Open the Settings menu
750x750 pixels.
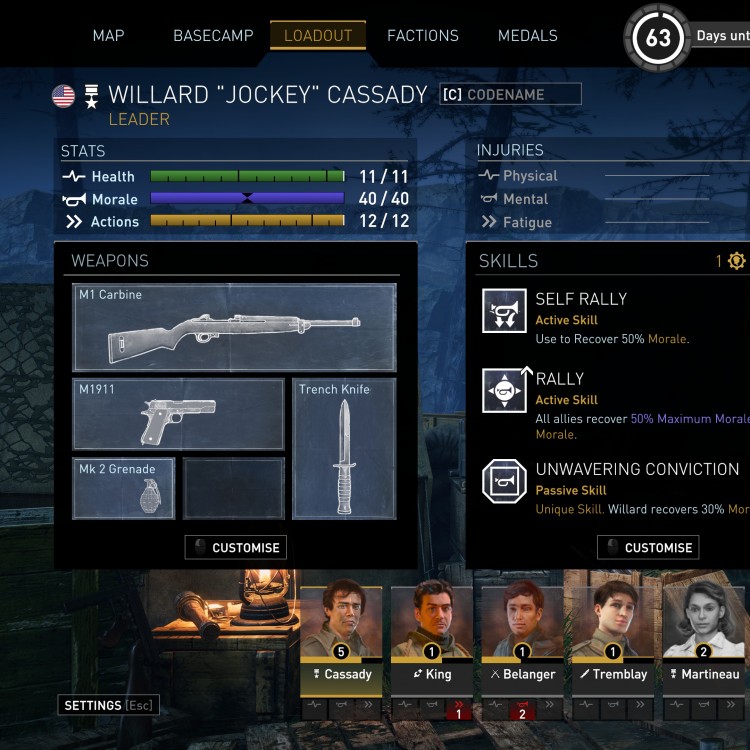click(x=108, y=706)
